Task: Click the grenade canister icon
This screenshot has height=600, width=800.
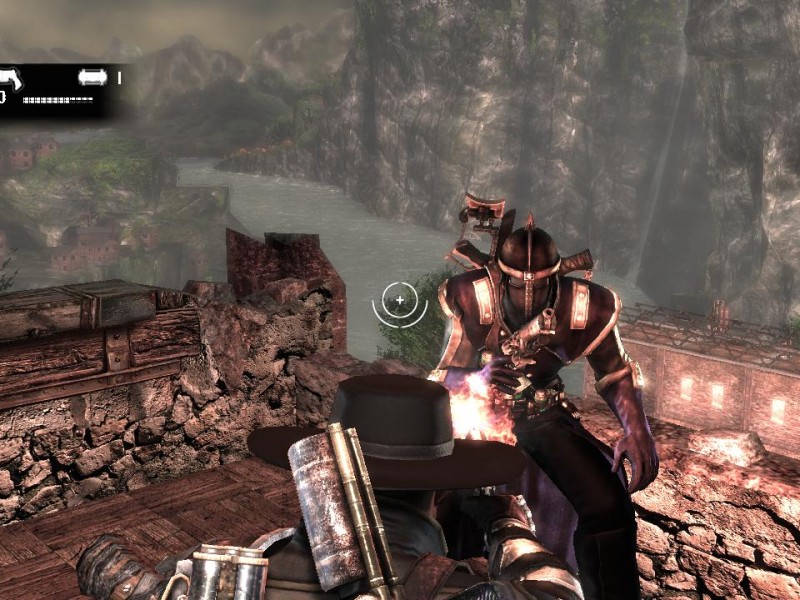Action: point(93,76)
